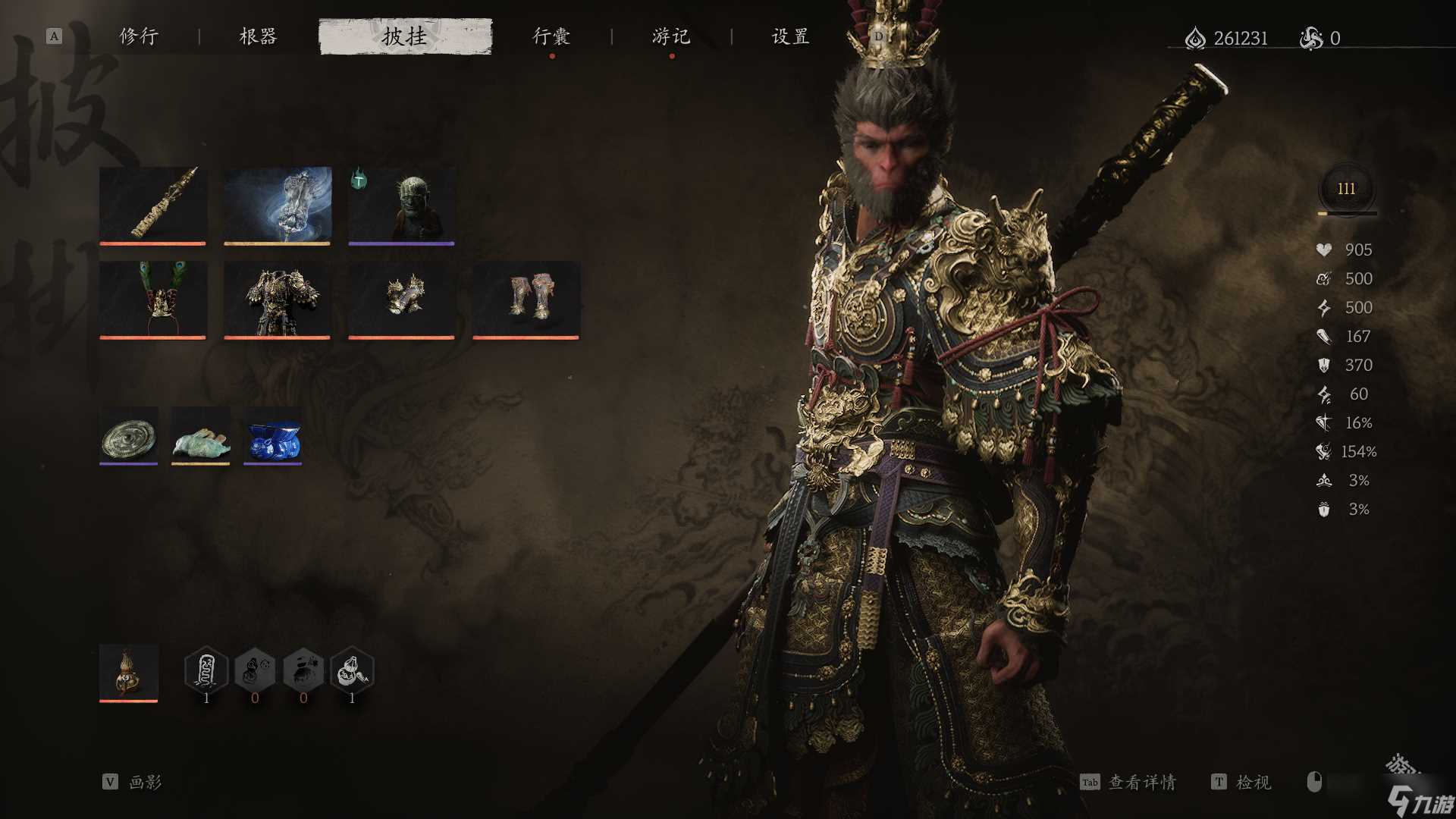Switch to the 行囊 inventory tab
Screen dimensions: 1456x819
(552, 36)
